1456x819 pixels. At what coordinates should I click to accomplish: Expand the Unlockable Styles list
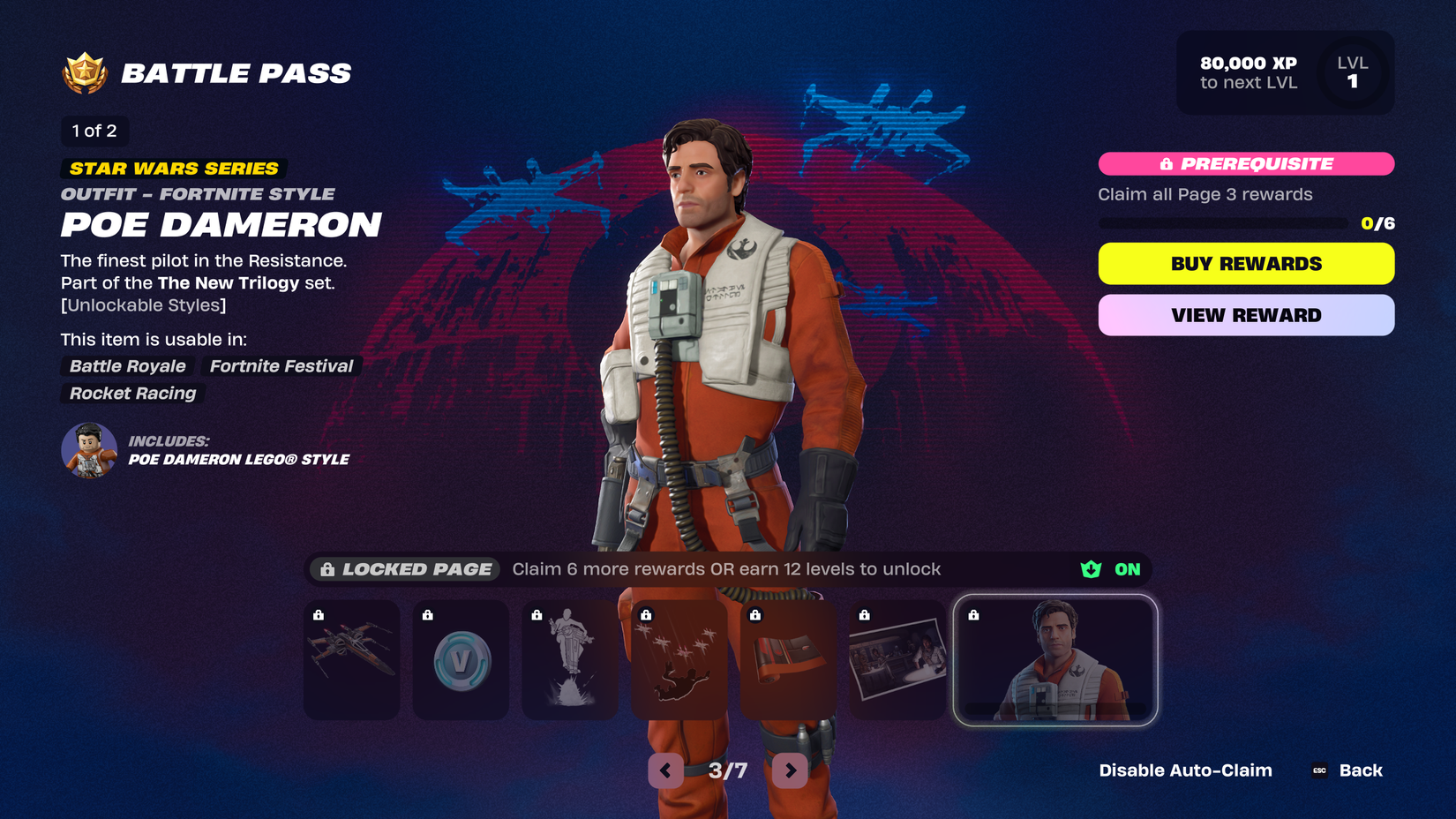pos(143,304)
